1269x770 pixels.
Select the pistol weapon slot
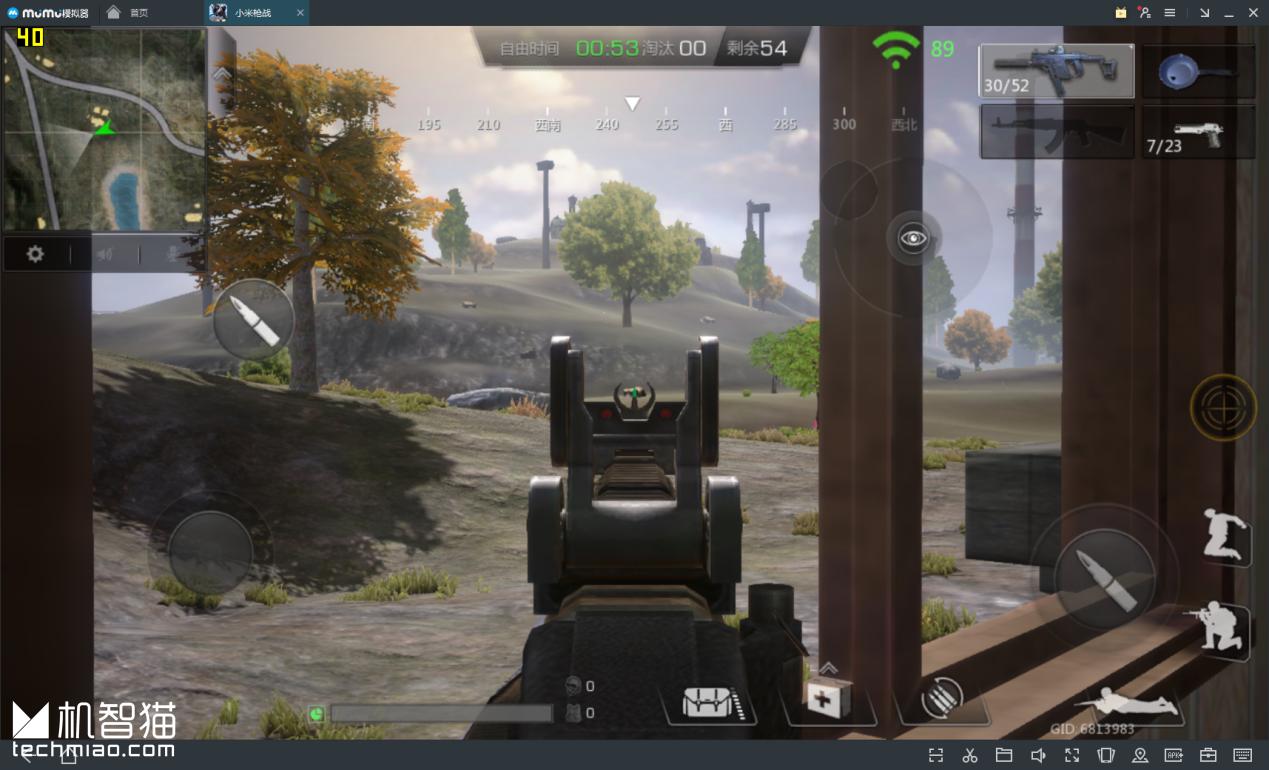[1198, 133]
